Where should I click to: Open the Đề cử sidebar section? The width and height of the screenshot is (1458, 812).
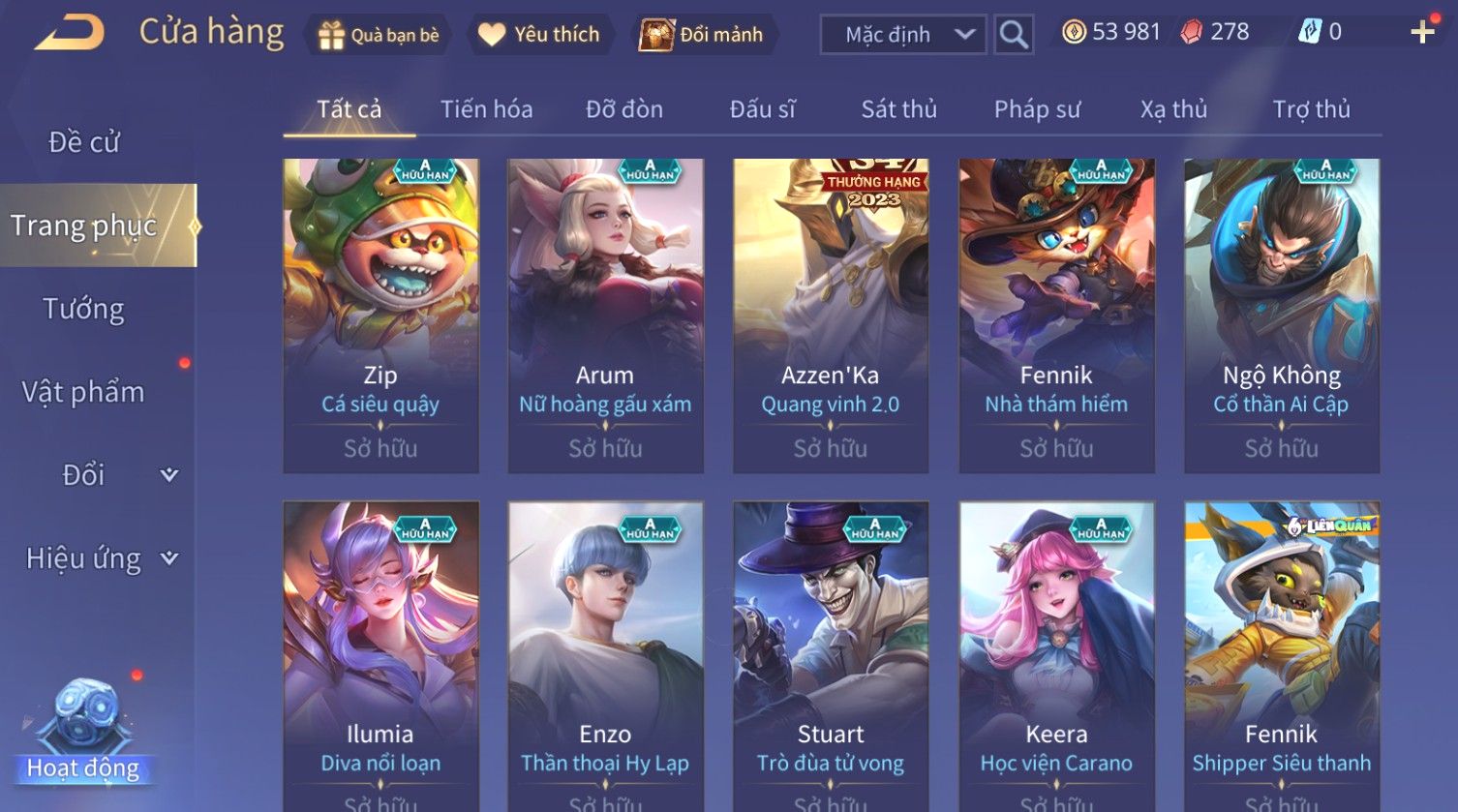click(x=84, y=142)
